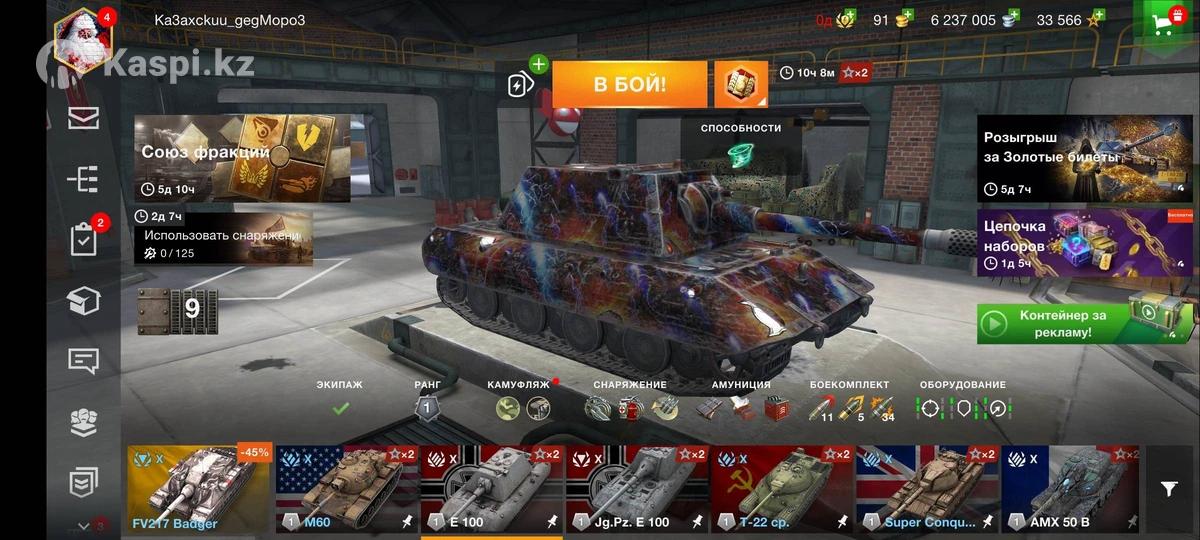Open the Союз фракций event banner
Image resolution: width=1200 pixels, height=540 pixels.
[x=242, y=158]
